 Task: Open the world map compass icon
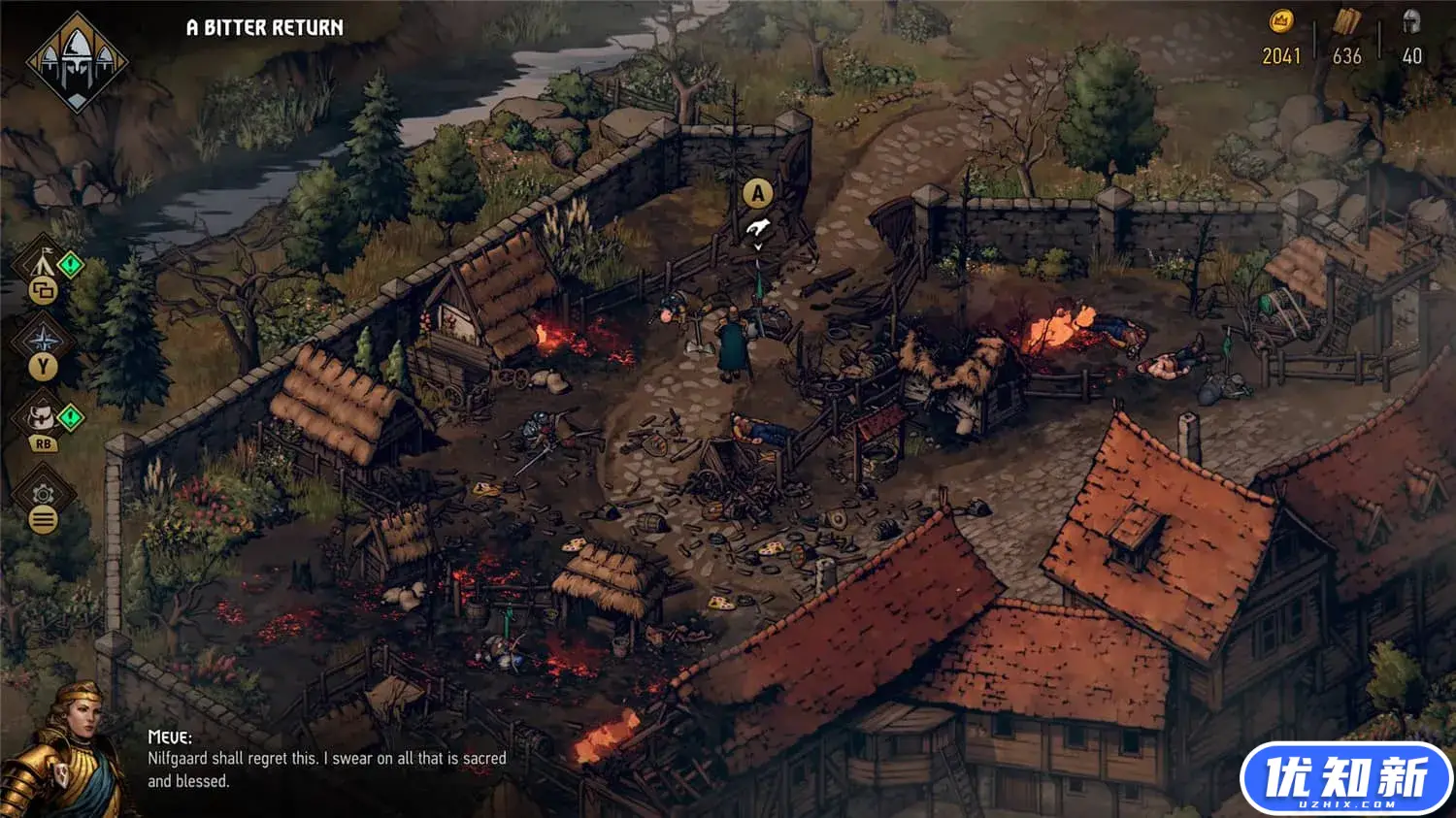[44, 340]
